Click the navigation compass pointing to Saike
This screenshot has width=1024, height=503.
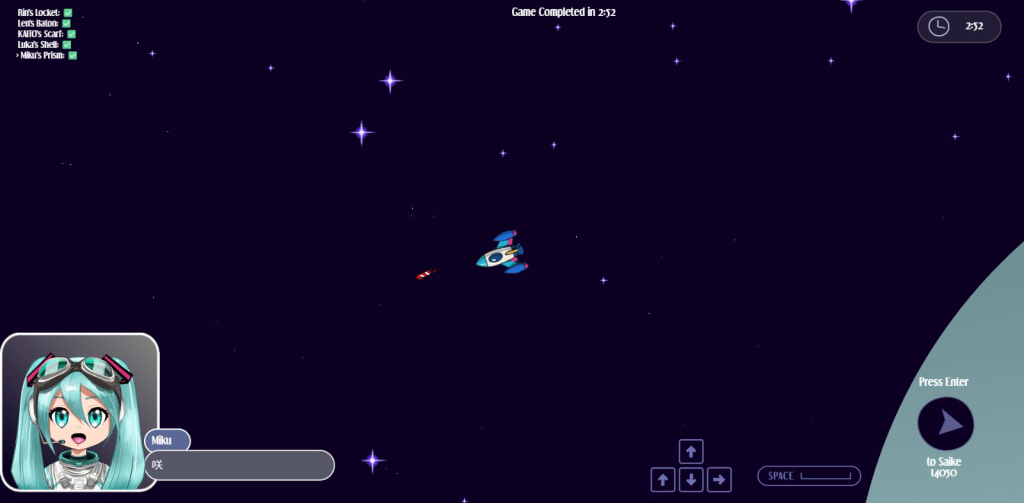(x=945, y=424)
